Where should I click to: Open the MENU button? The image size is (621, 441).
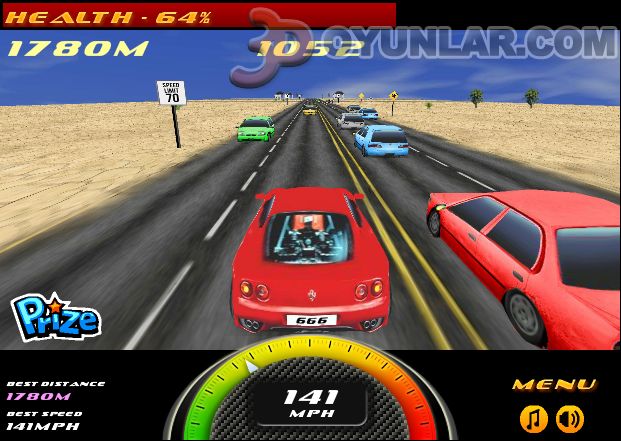coord(554,385)
